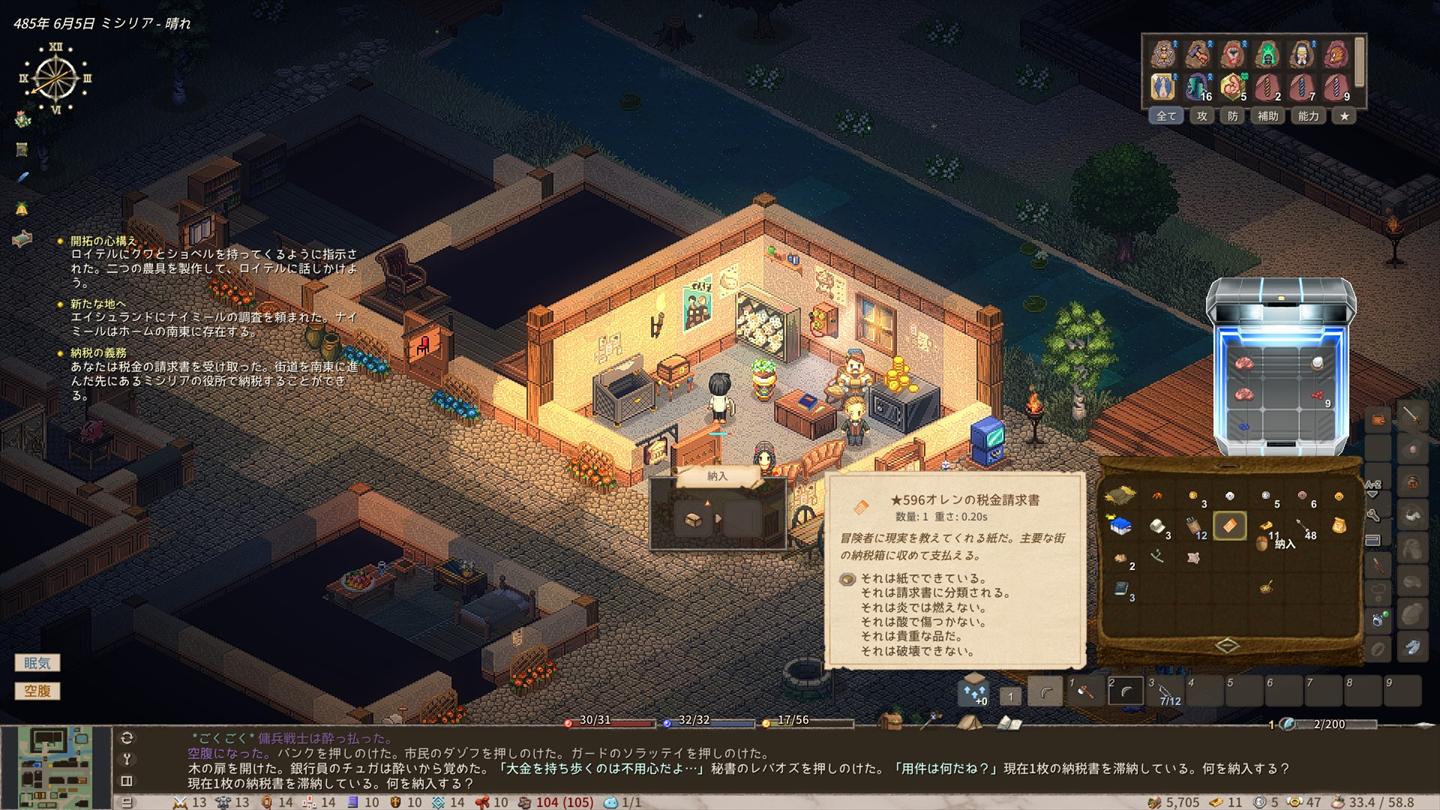The width and height of the screenshot is (1440, 810).
Task: Select the 防 ability filter tab
Action: 1233,116
